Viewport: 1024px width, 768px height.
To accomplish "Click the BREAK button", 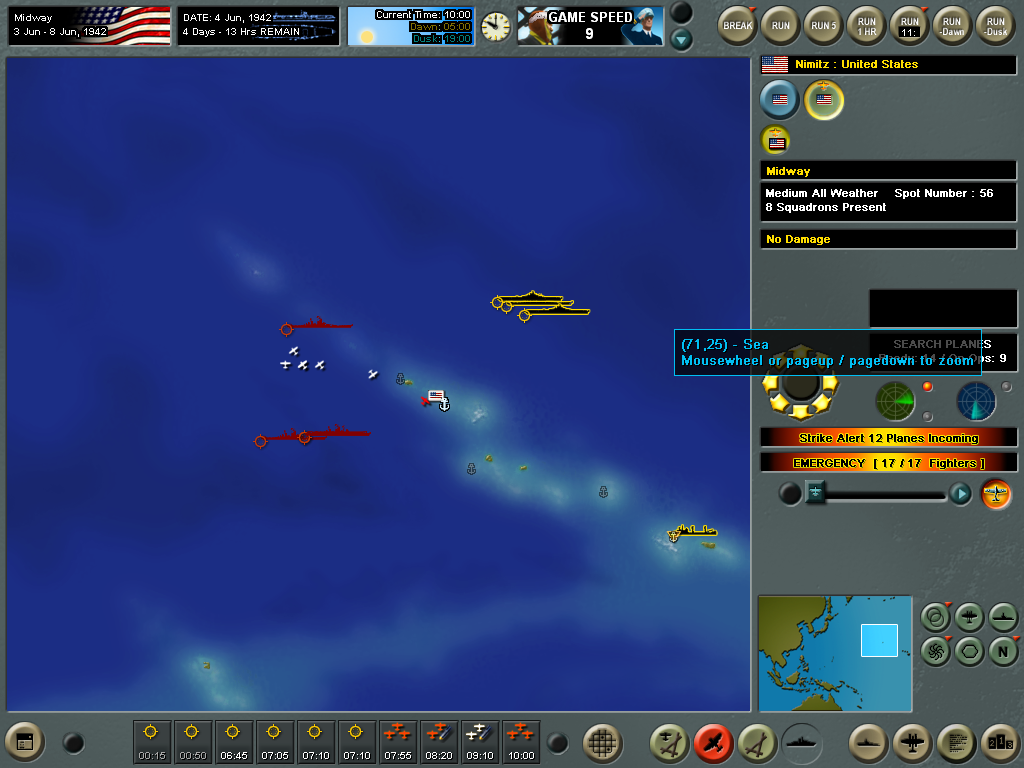I will point(738,24).
